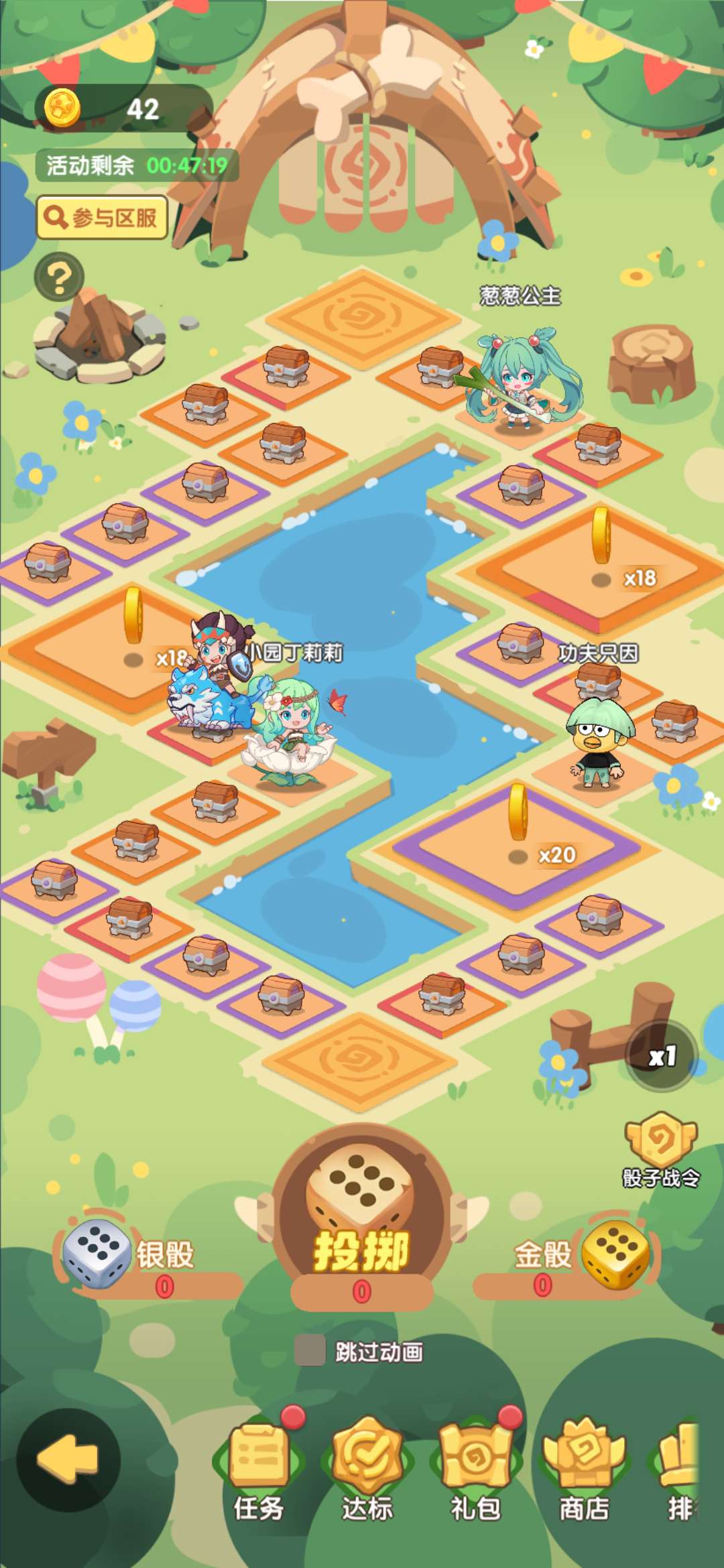Open the 商店 shop
Image resolution: width=724 pixels, height=1568 pixels.
[584, 1469]
